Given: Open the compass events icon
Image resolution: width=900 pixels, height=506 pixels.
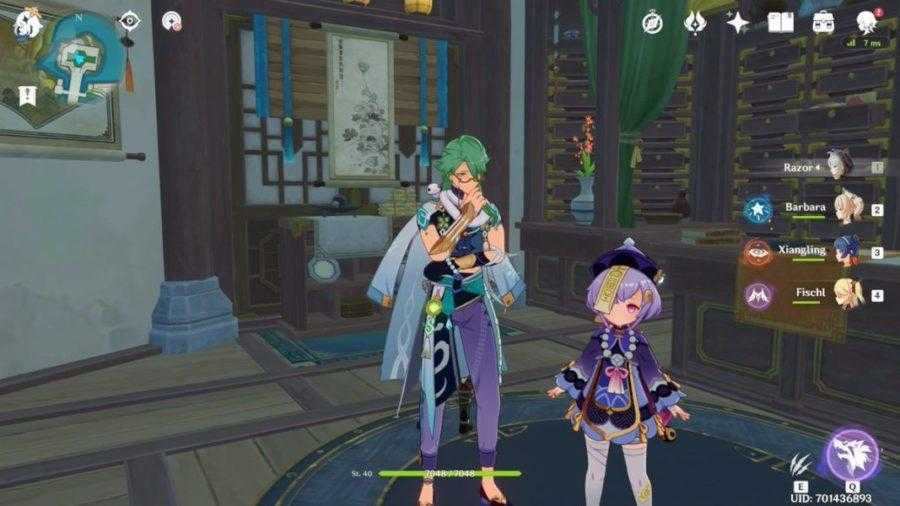Looking at the screenshot, I should tap(653, 22).
